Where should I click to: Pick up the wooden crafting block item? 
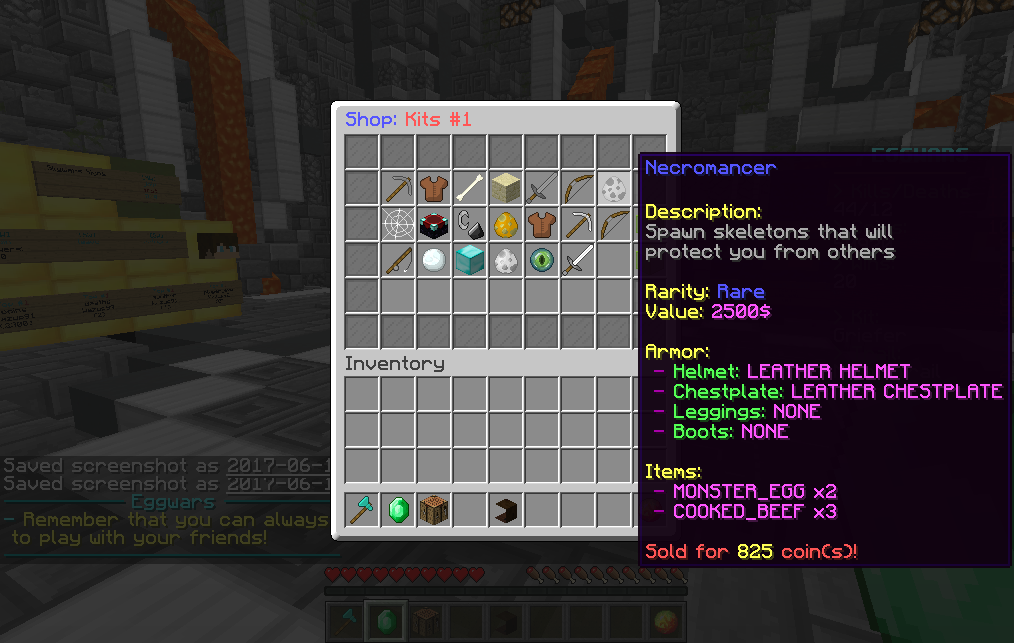coord(434,509)
